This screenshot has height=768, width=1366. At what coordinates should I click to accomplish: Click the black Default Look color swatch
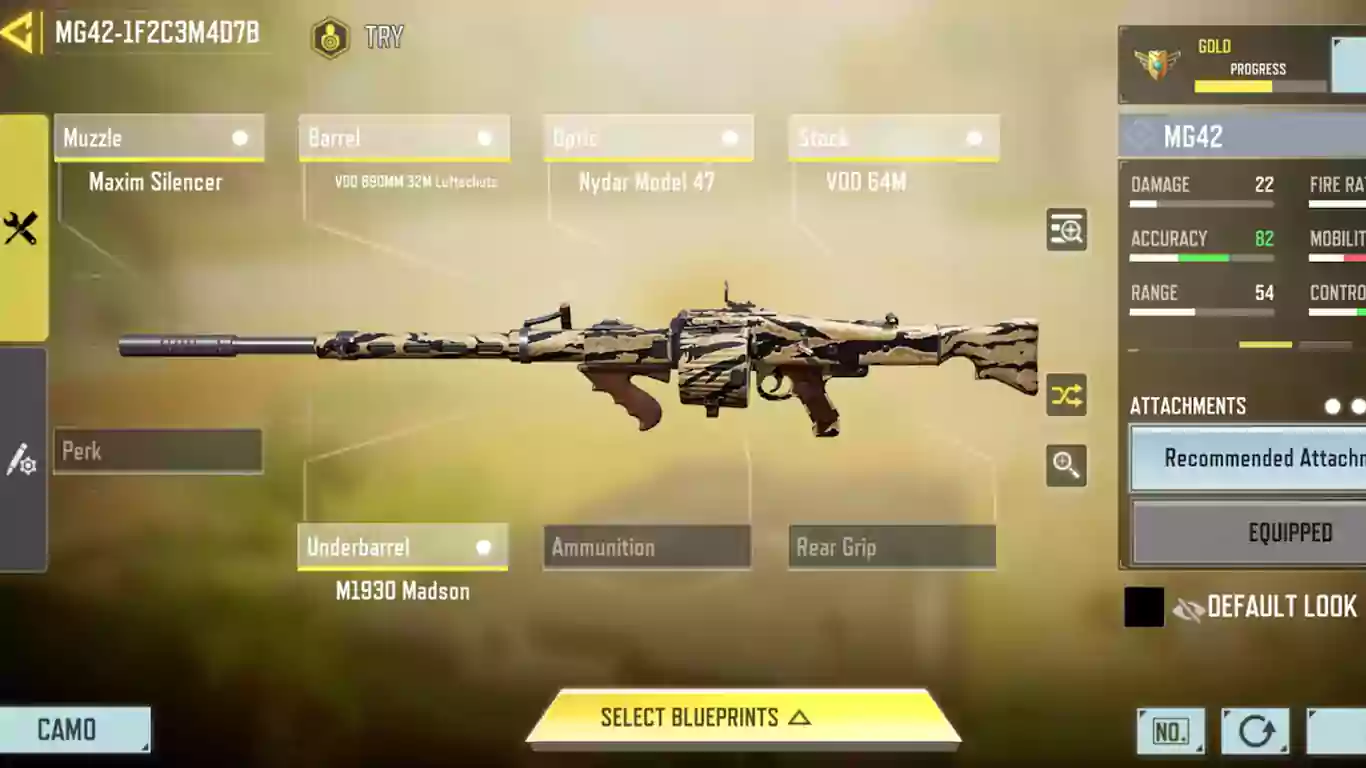1143,607
